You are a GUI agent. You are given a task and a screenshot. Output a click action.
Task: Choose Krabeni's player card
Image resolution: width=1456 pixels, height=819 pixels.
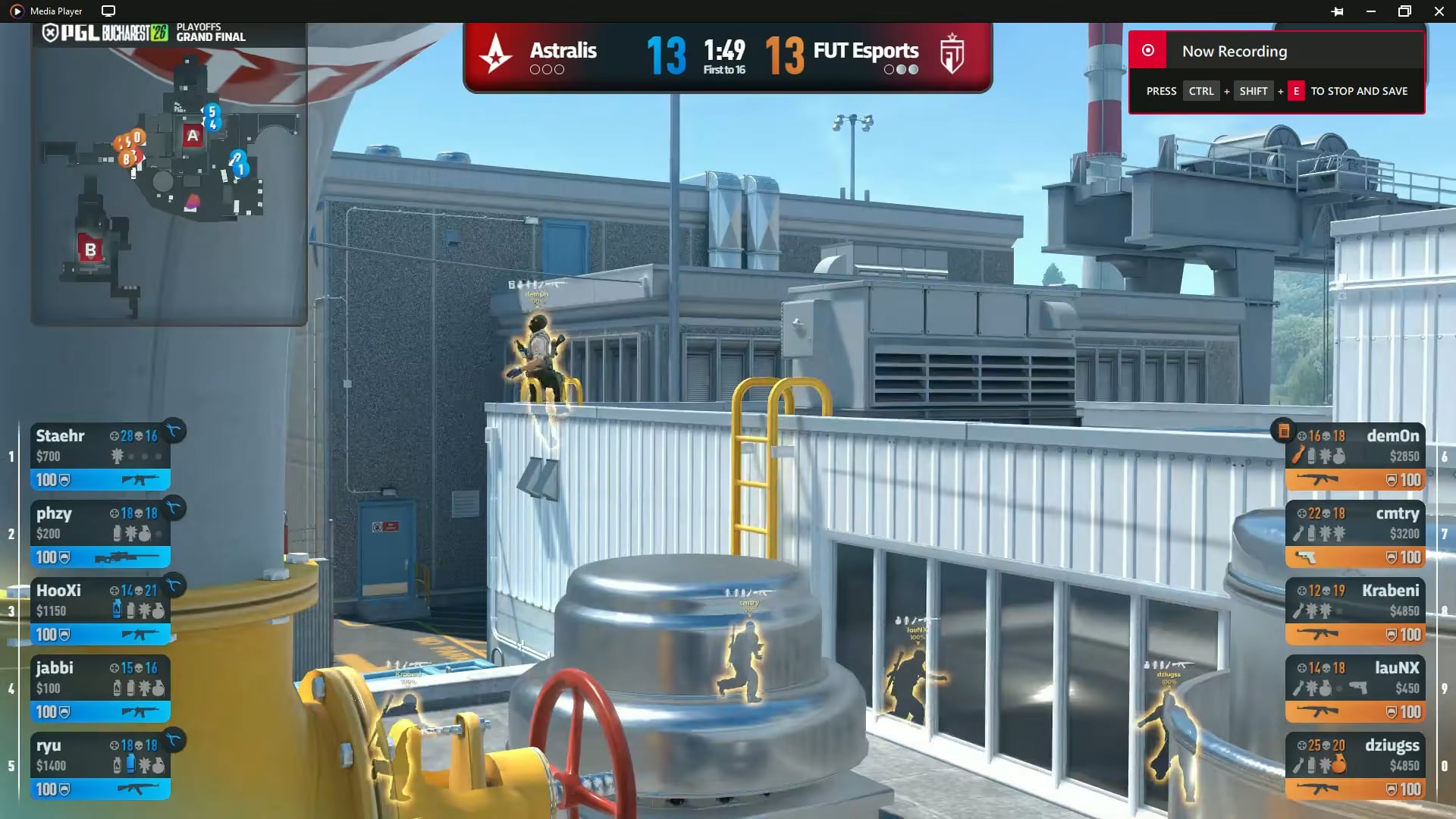1355,610
